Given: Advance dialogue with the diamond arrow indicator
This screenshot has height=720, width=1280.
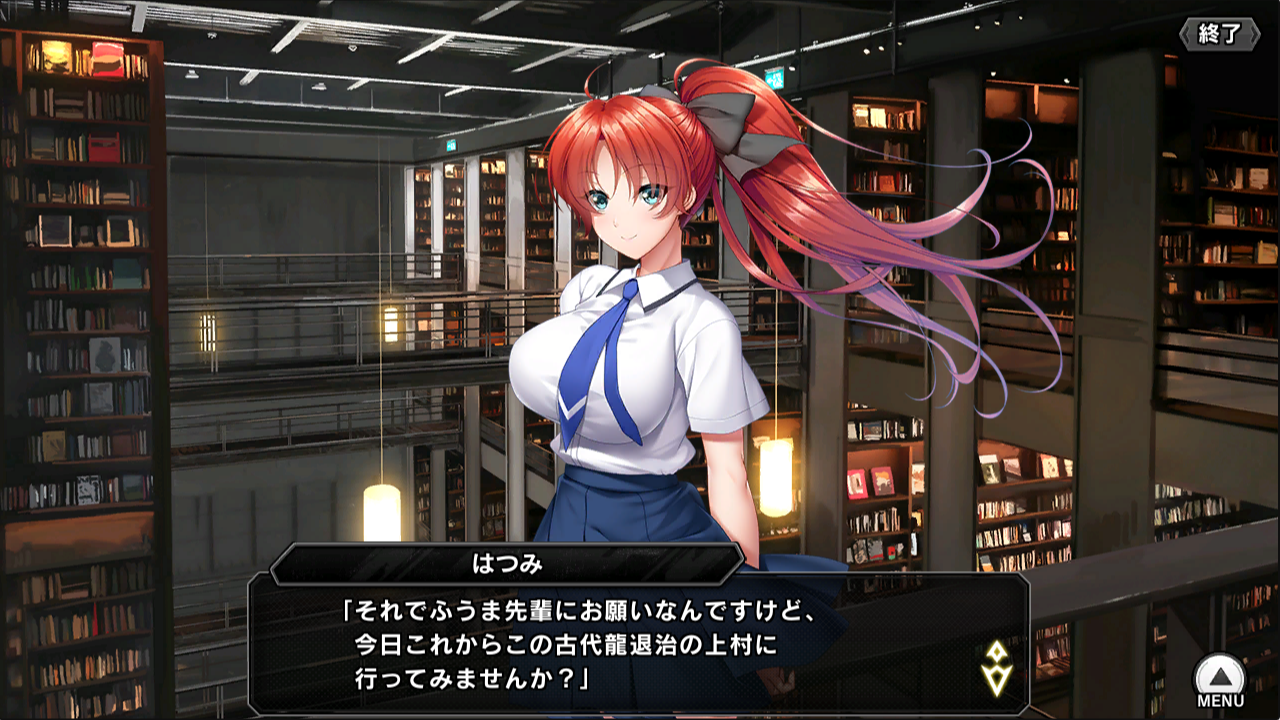Looking at the screenshot, I should 995,668.
